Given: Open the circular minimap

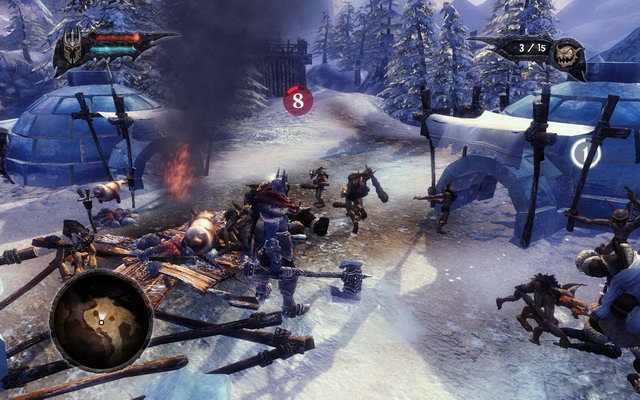Looking at the screenshot, I should (x=100, y=319).
